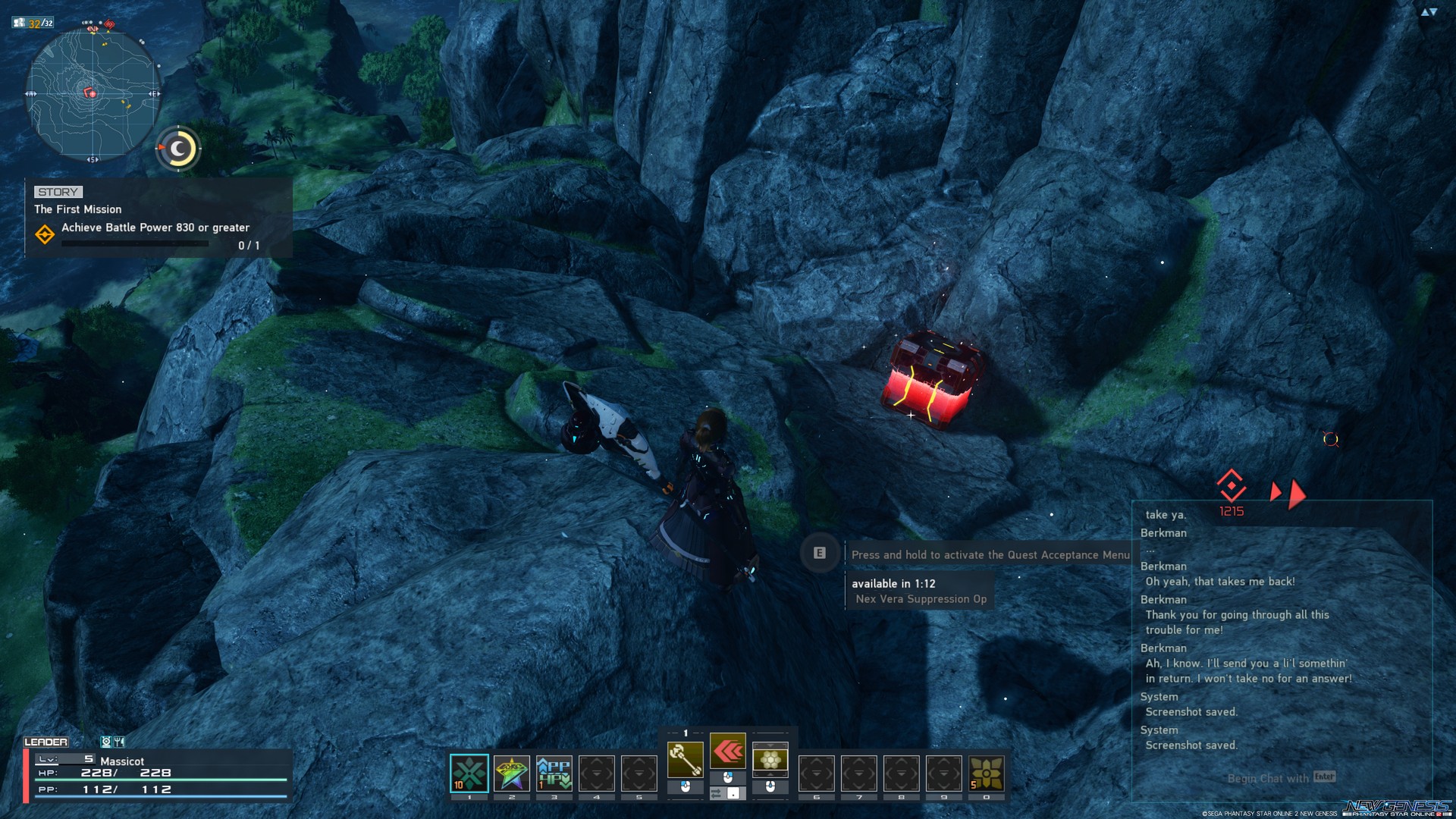Click the food buff icon near LEADER tag
1456x819 pixels.
[118, 742]
